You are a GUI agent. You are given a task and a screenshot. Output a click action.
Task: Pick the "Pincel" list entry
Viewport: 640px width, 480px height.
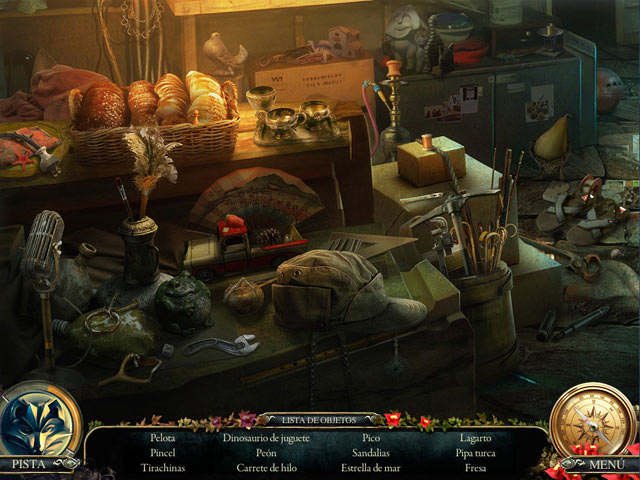coord(163,453)
